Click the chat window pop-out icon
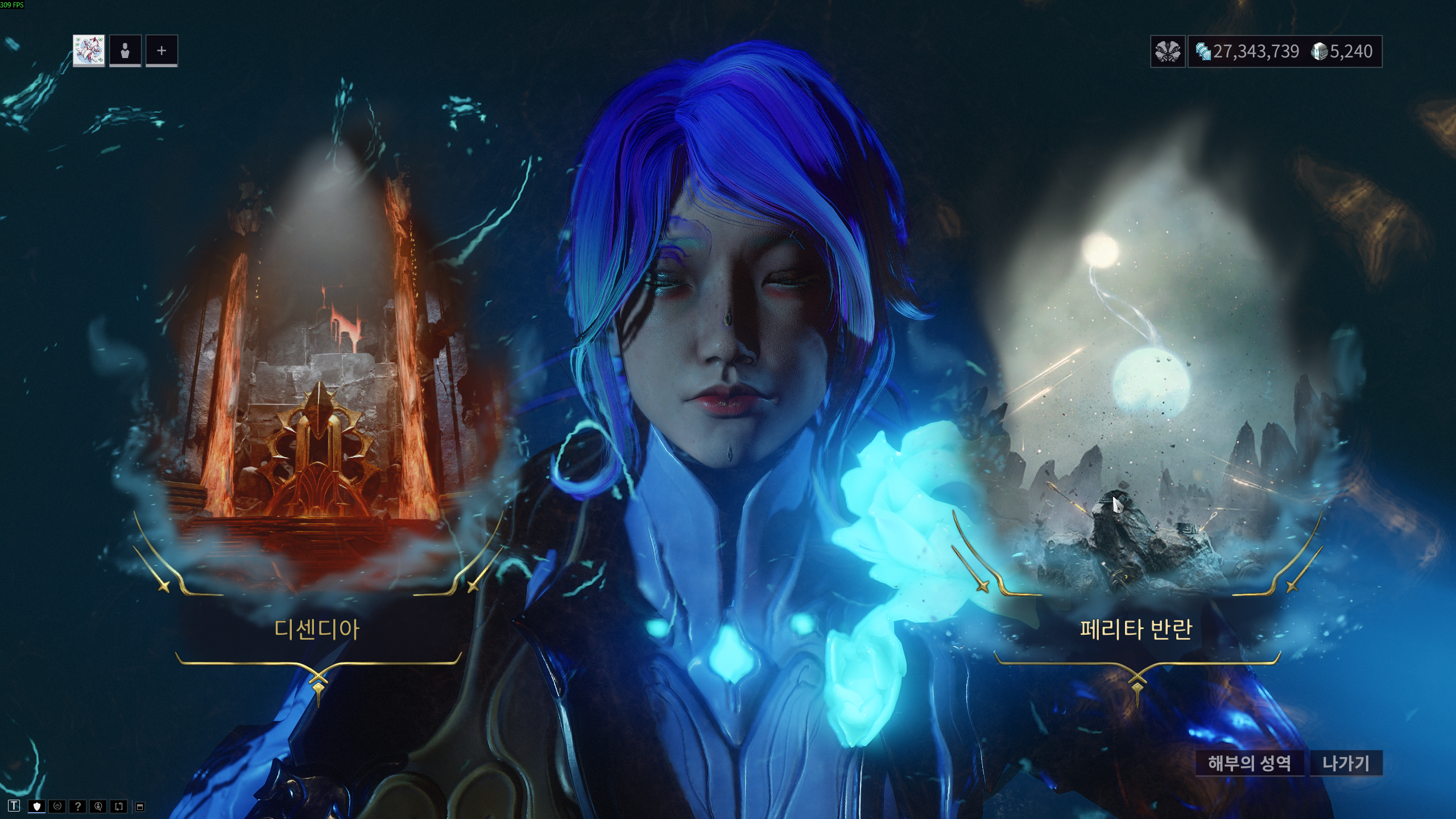Image resolution: width=1456 pixels, height=819 pixels. pos(140,806)
